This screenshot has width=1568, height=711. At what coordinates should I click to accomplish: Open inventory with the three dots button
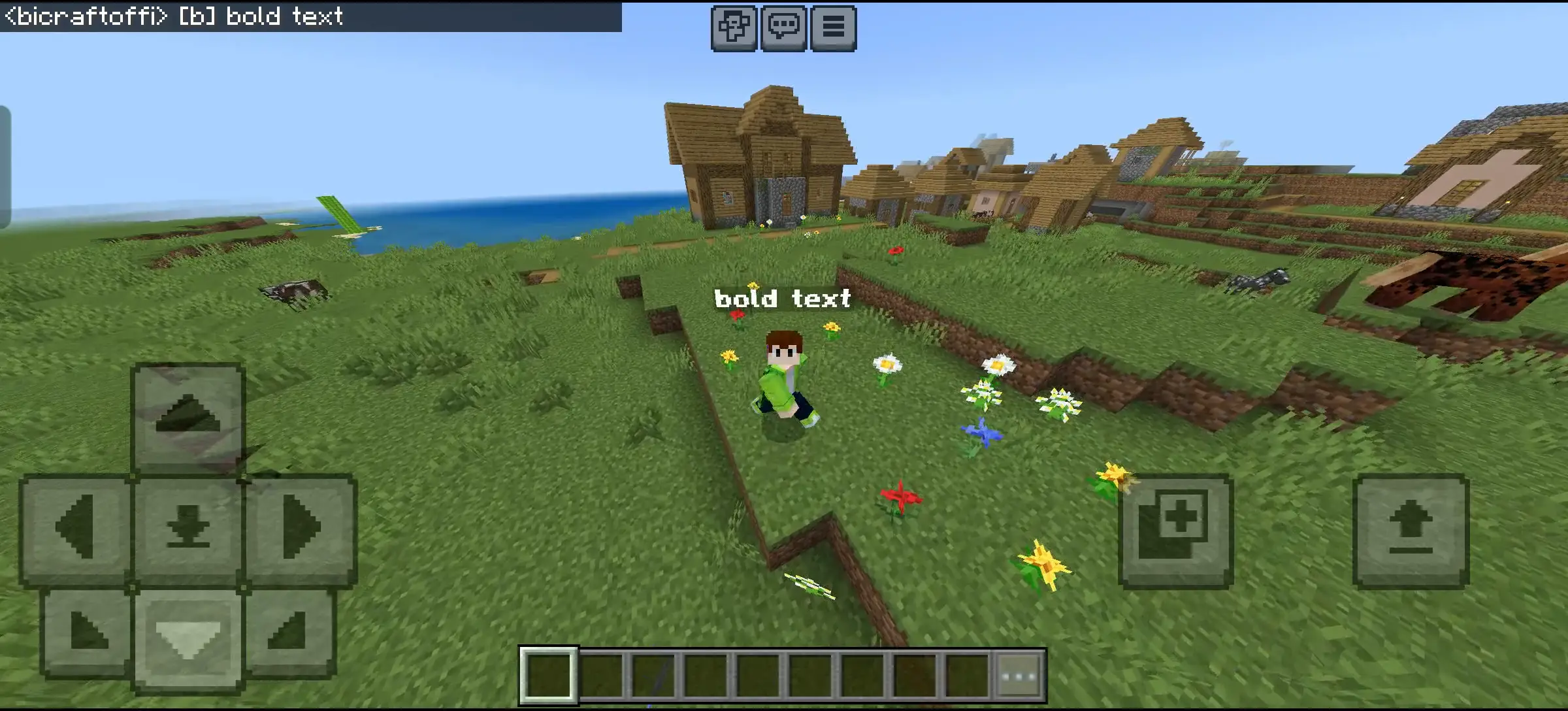pos(1019,676)
